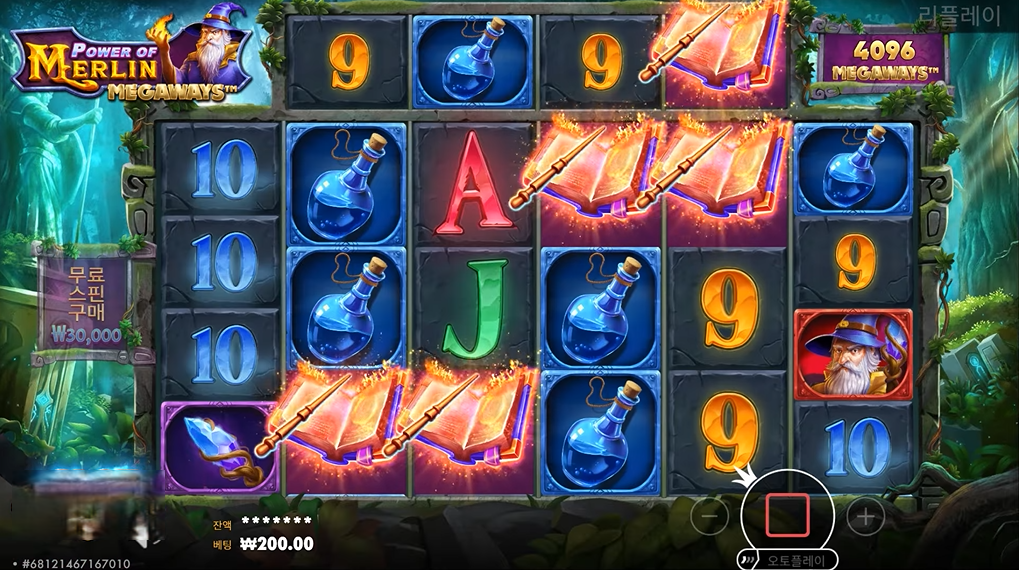Open the 오토플레이 autoplay options
This screenshot has height=571, width=1019.
pyautogui.click(x=792, y=560)
